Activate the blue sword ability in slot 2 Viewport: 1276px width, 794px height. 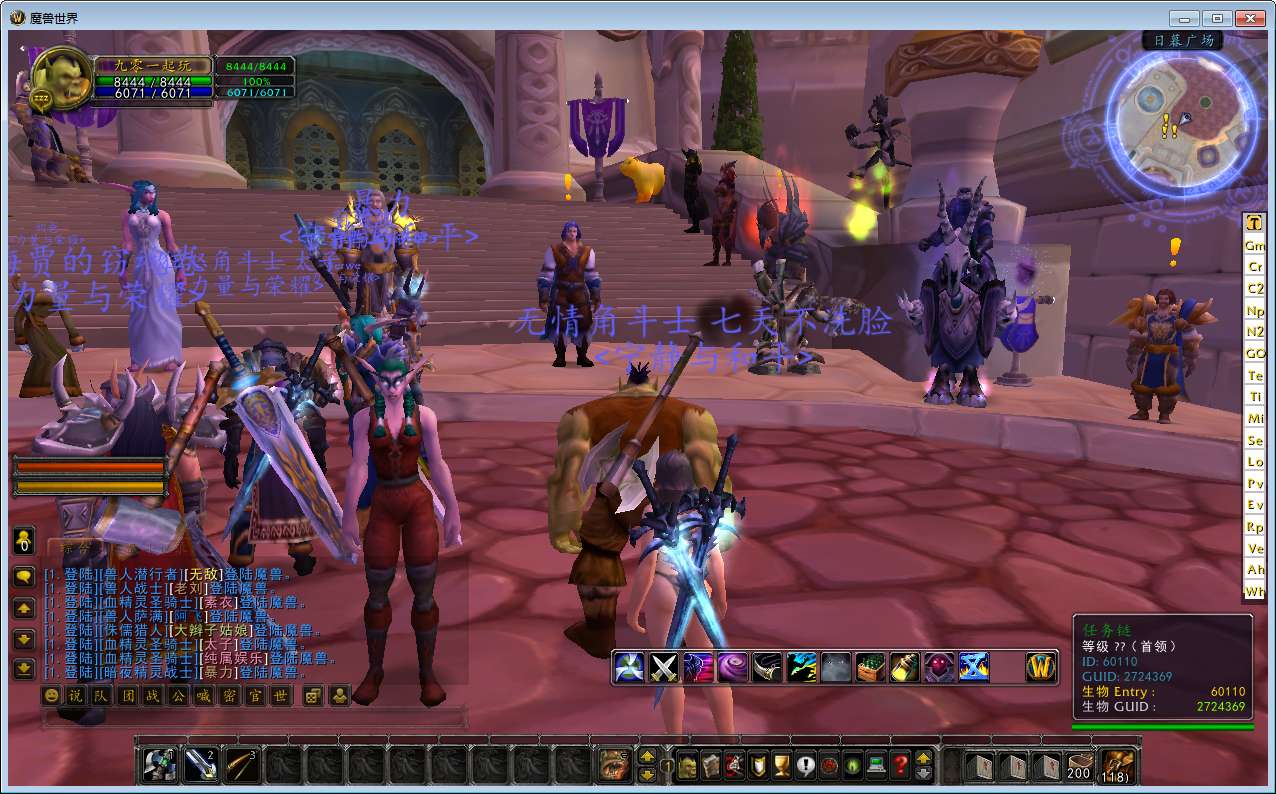[201, 765]
